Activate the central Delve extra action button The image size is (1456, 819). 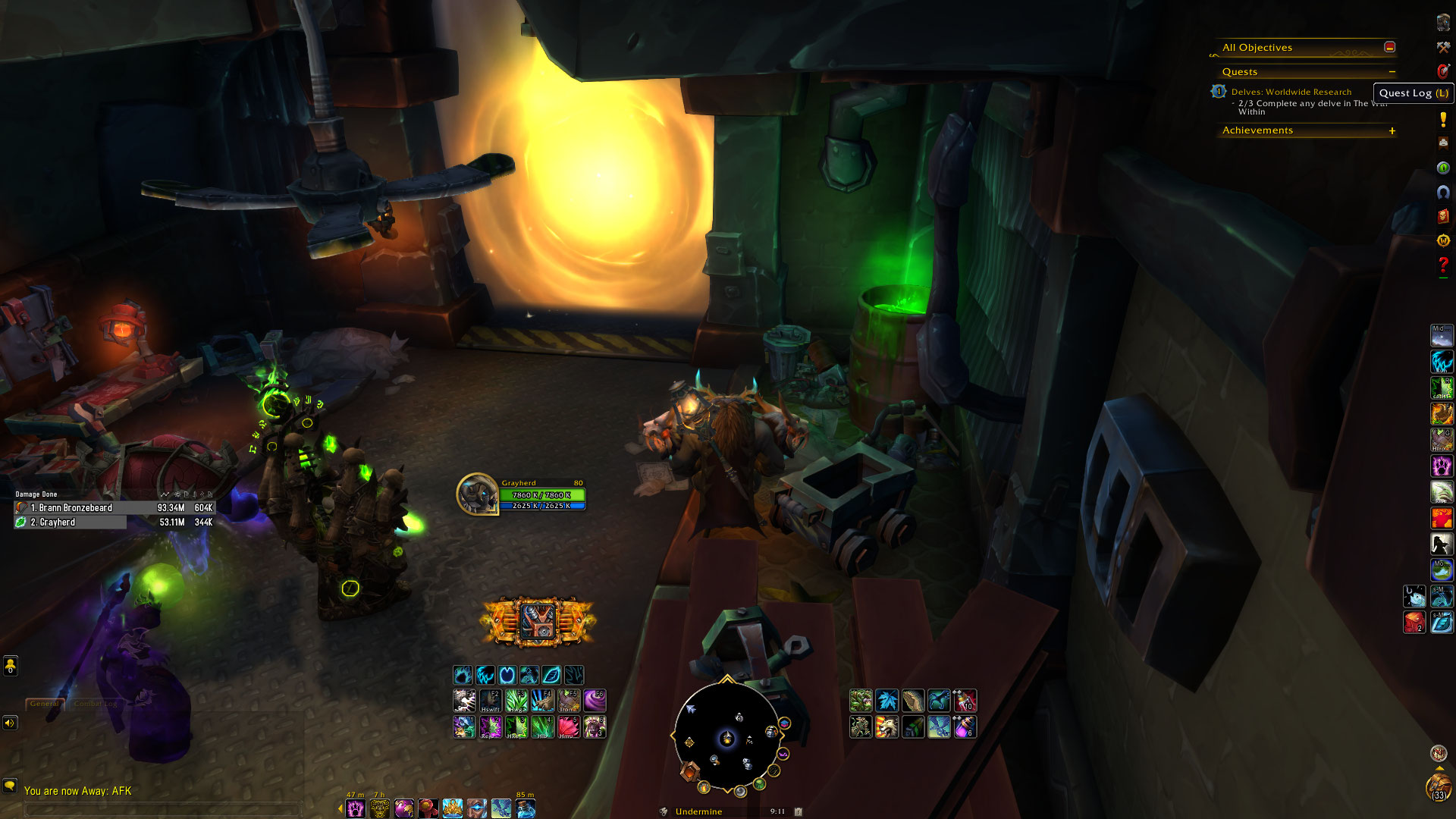(538, 622)
